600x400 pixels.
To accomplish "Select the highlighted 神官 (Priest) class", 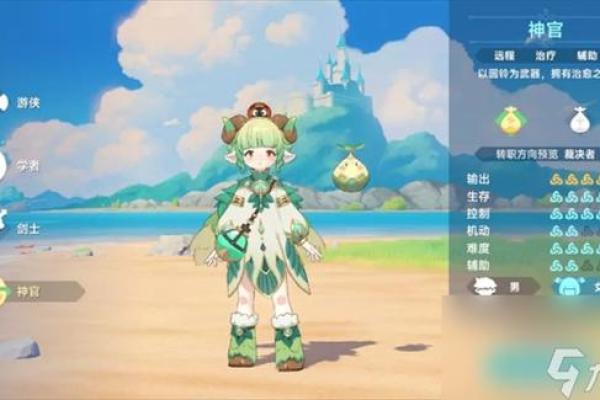I will tap(30, 291).
